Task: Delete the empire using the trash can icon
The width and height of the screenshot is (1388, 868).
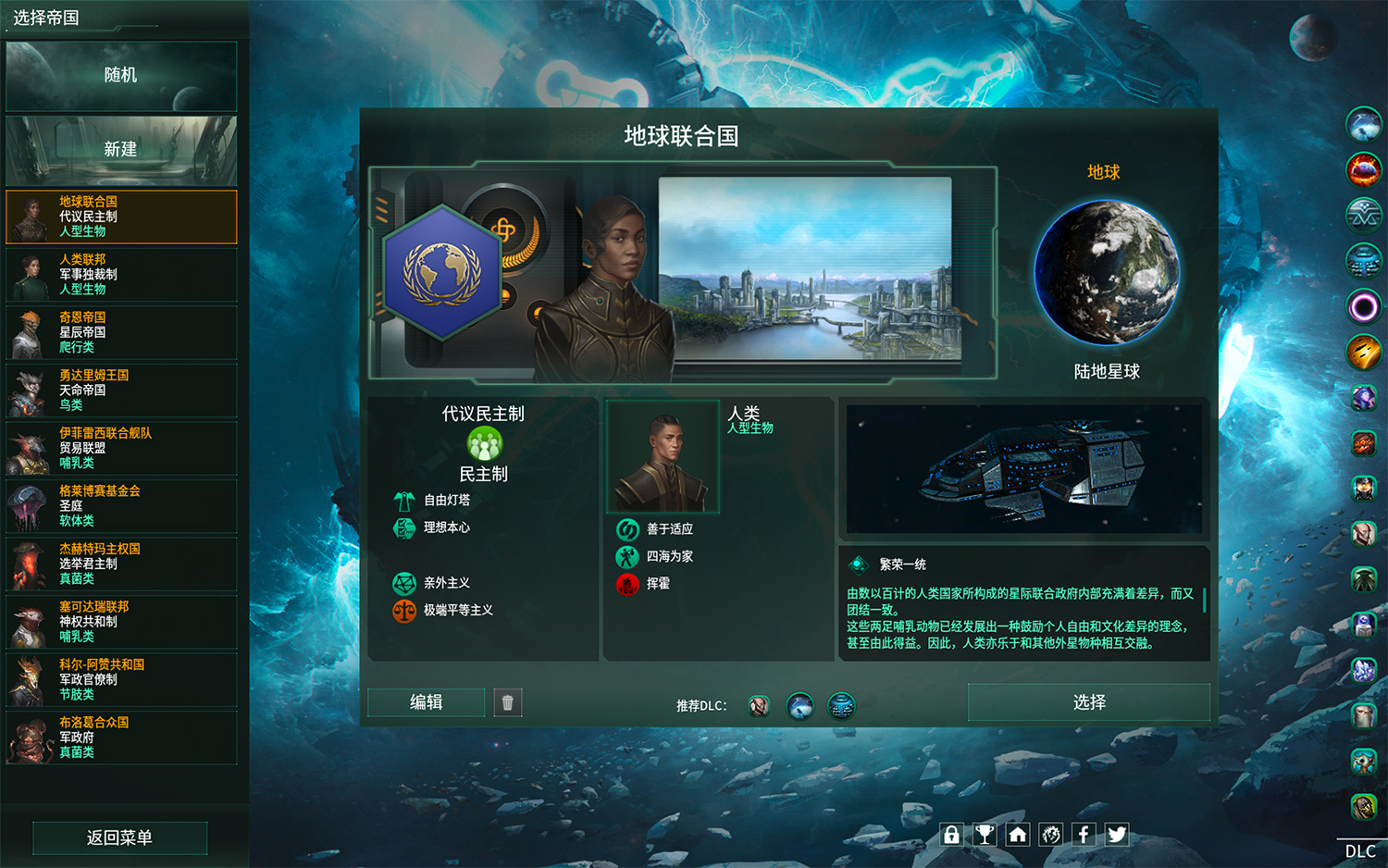Action: click(507, 702)
